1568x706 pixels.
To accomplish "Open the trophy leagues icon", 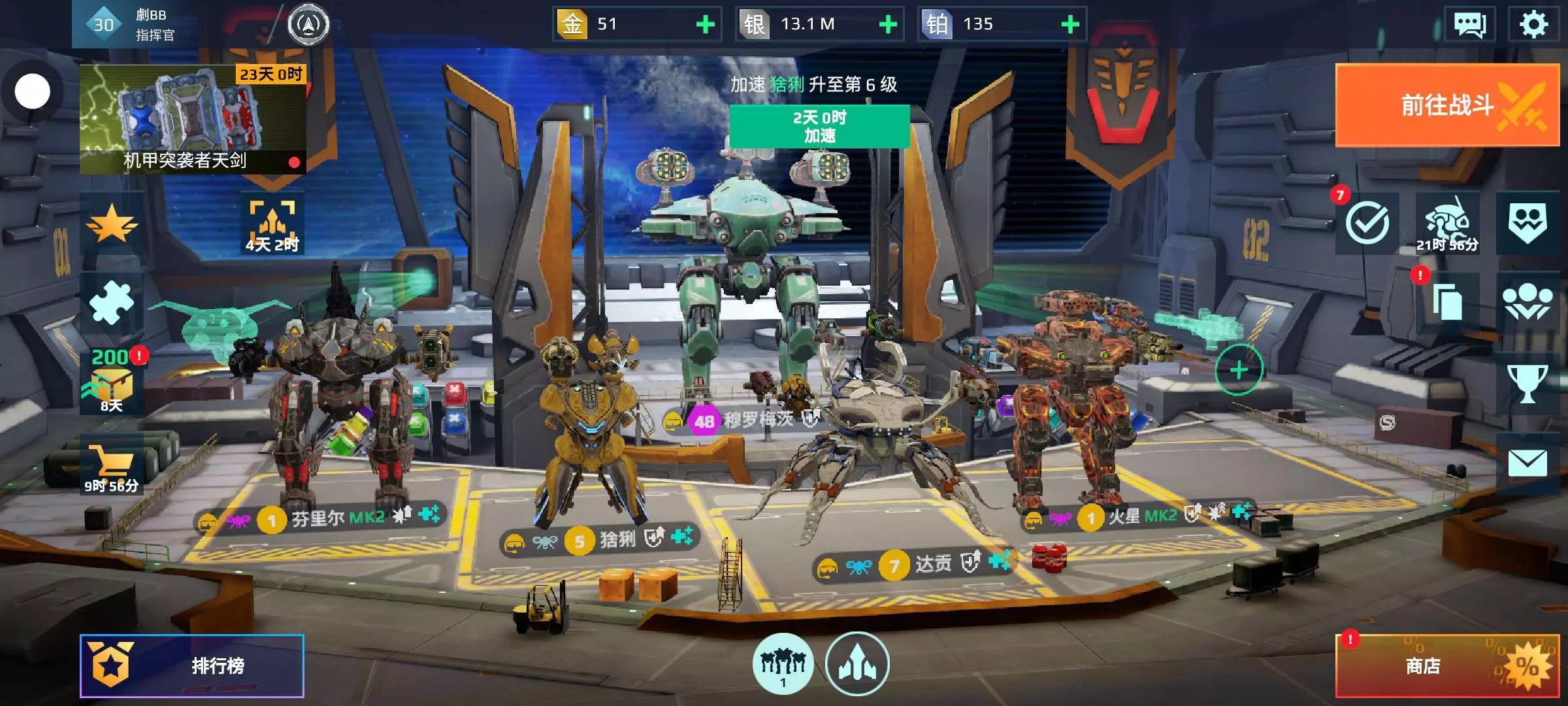I will tap(1527, 384).
